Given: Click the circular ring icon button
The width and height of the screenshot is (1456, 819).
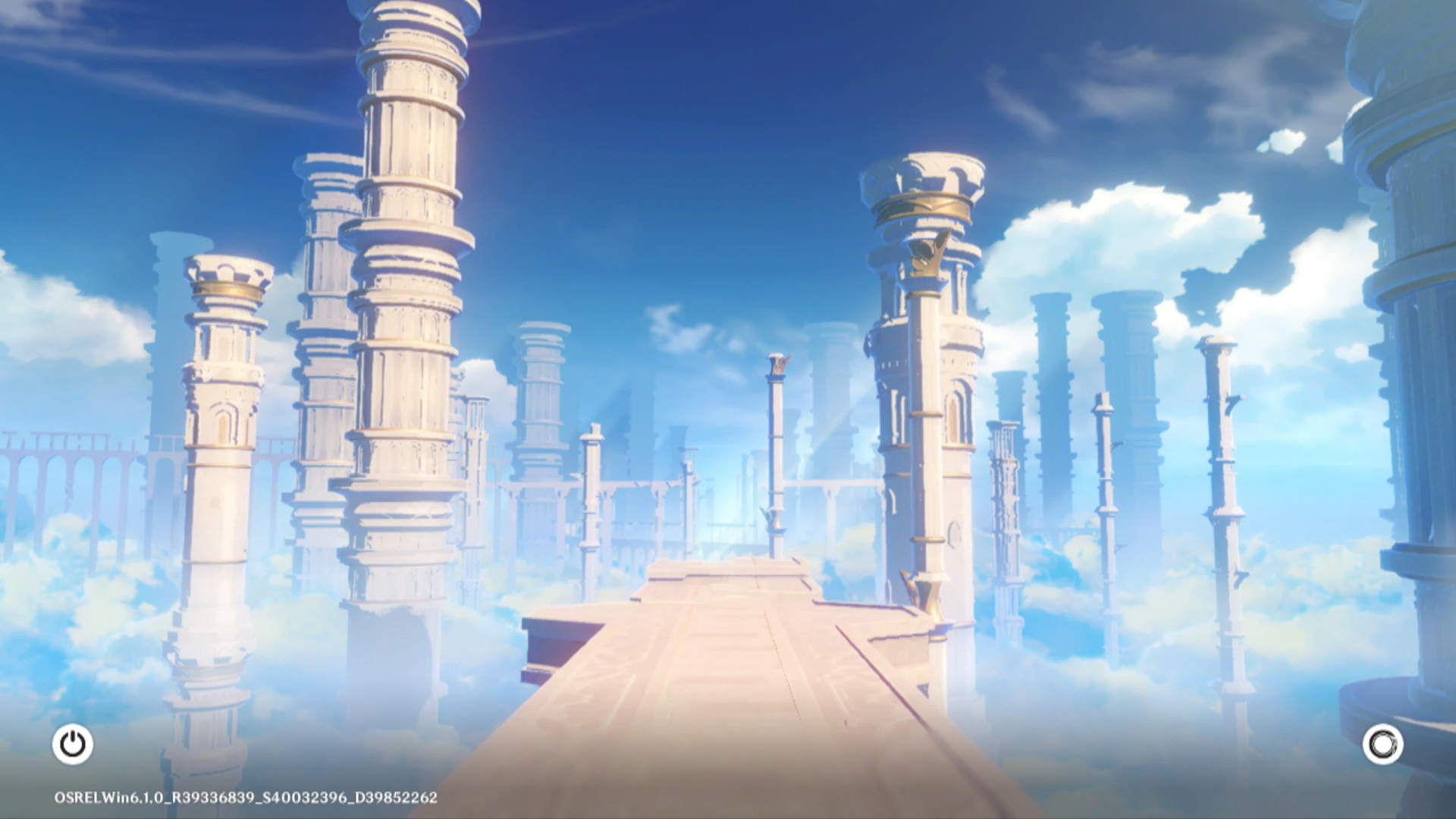Looking at the screenshot, I should pos(1382,744).
